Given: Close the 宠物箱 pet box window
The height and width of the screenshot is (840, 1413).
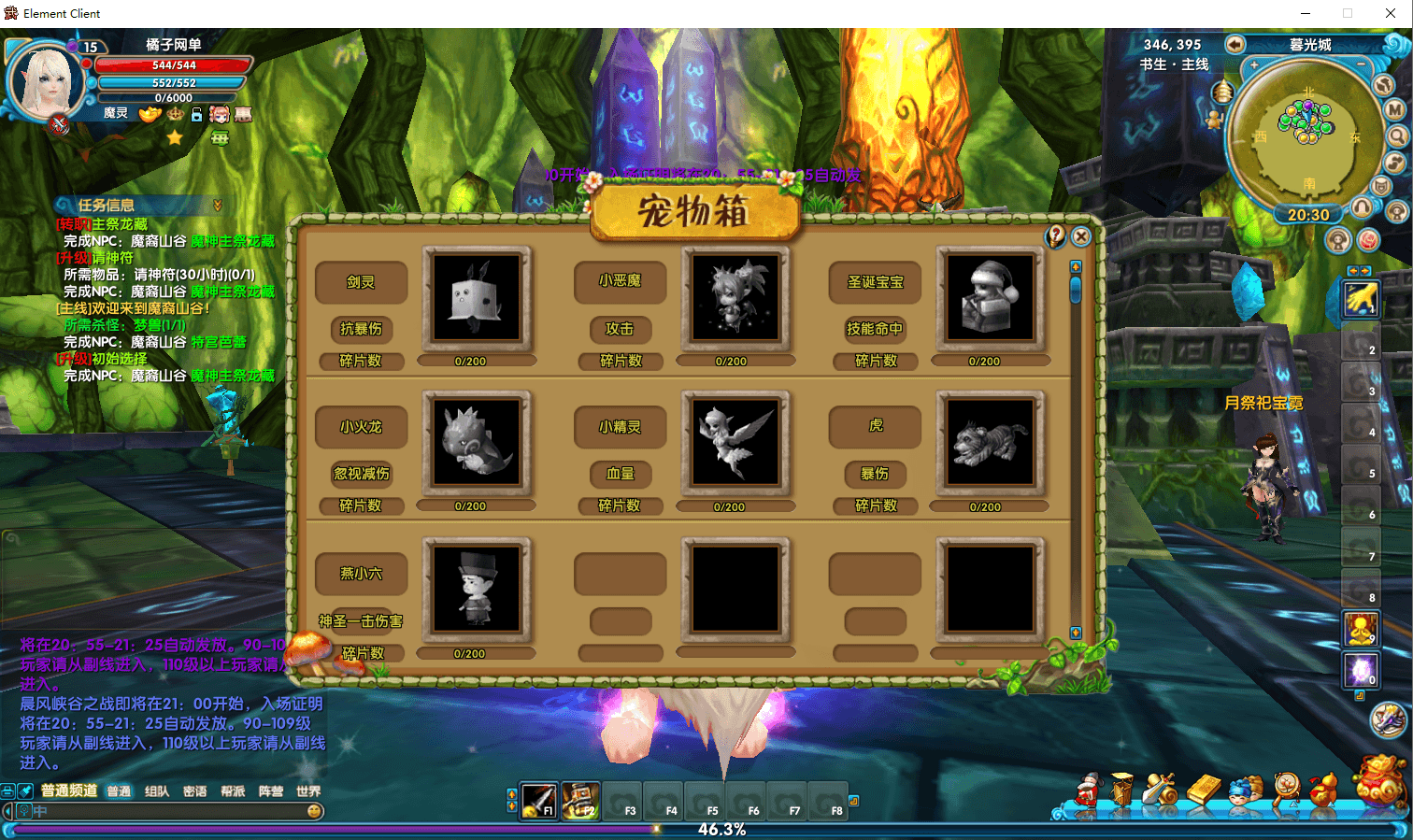Looking at the screenshot, I should 1081,236.
